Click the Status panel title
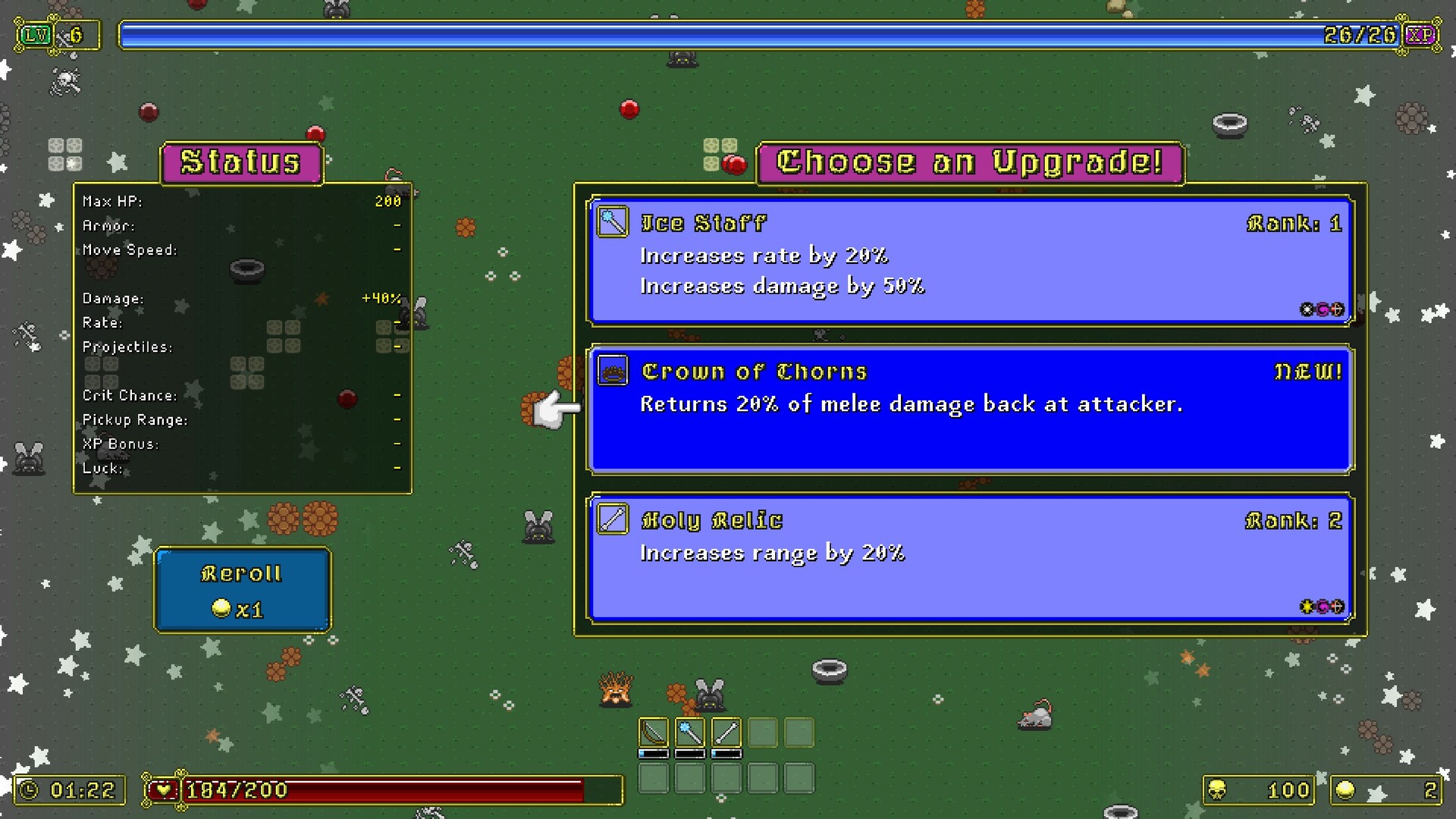Image resolution: width=1456 pixels, height=819 pixels. [x=241, y=161]
